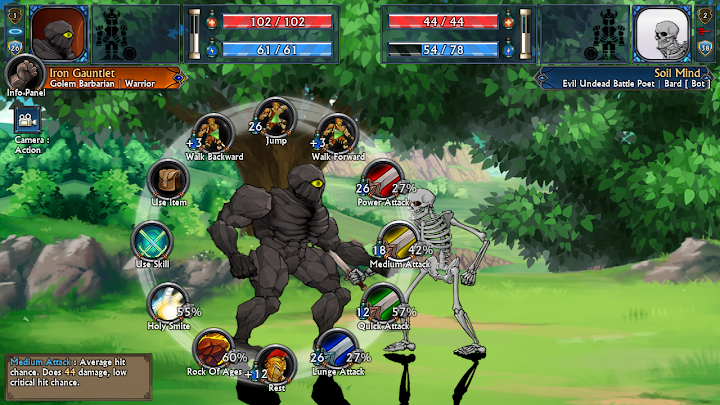
Task: Select the Jump action icon
Action: click(x=275, y=117)
